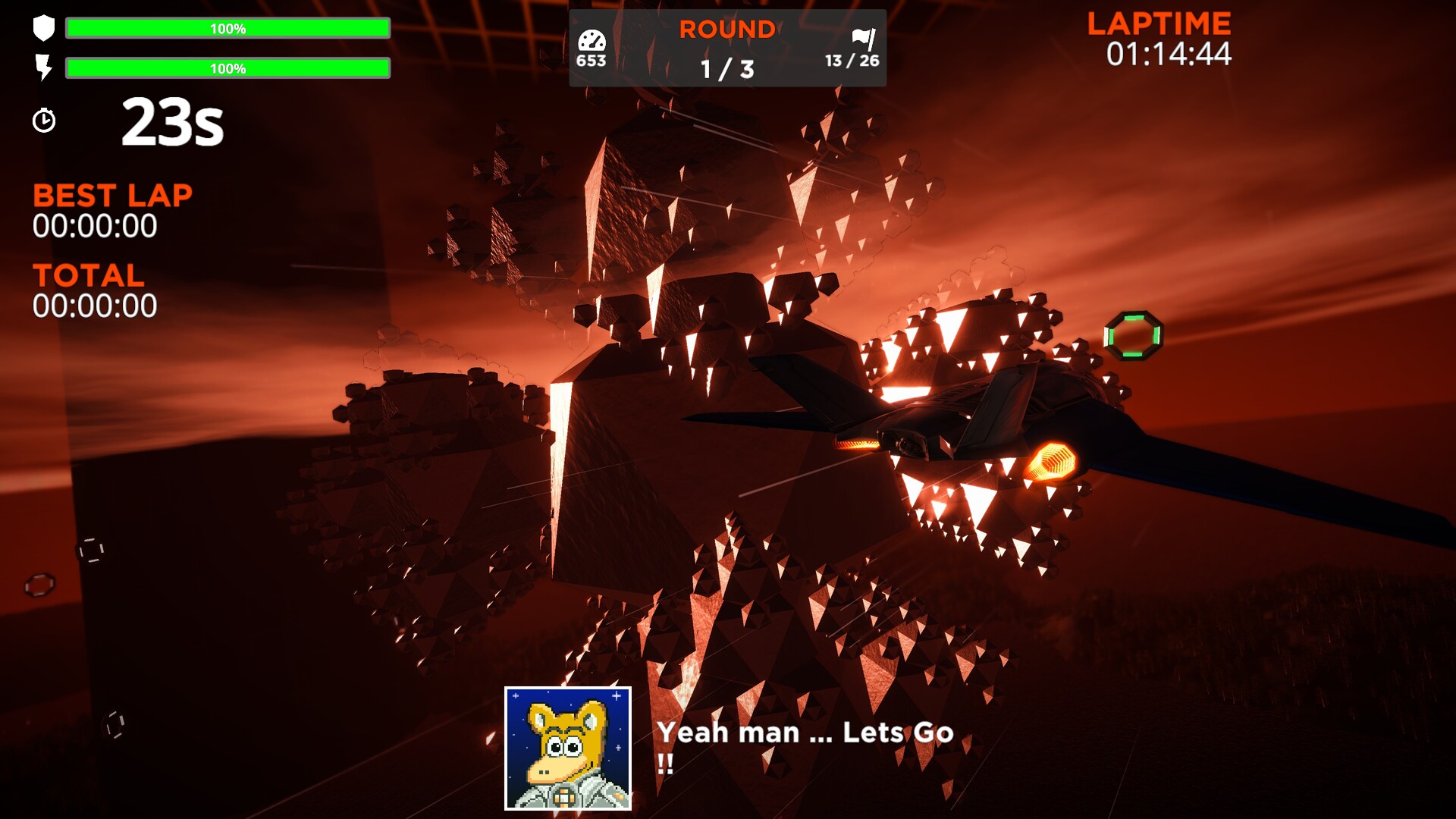Expand the ROUND info panel
1456x819 pixels.
(726, 47)
